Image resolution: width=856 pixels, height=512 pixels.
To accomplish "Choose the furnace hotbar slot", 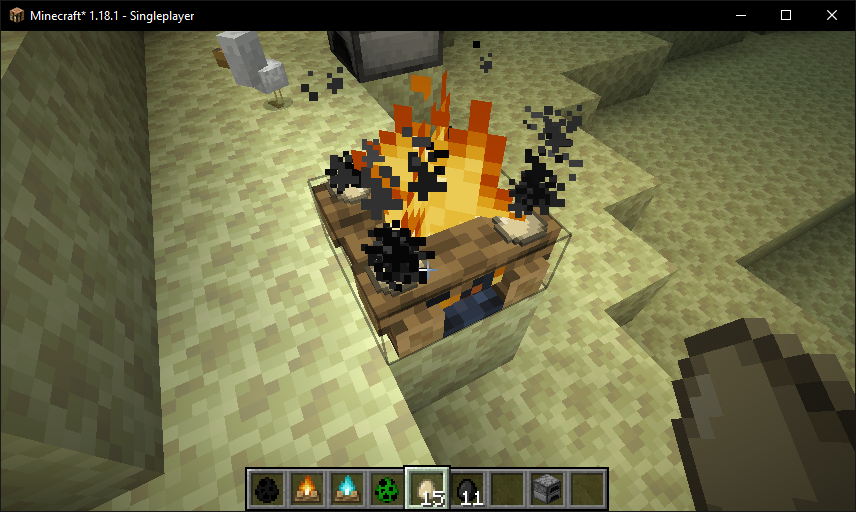I will pyautogui.click(x=547, y=488).
